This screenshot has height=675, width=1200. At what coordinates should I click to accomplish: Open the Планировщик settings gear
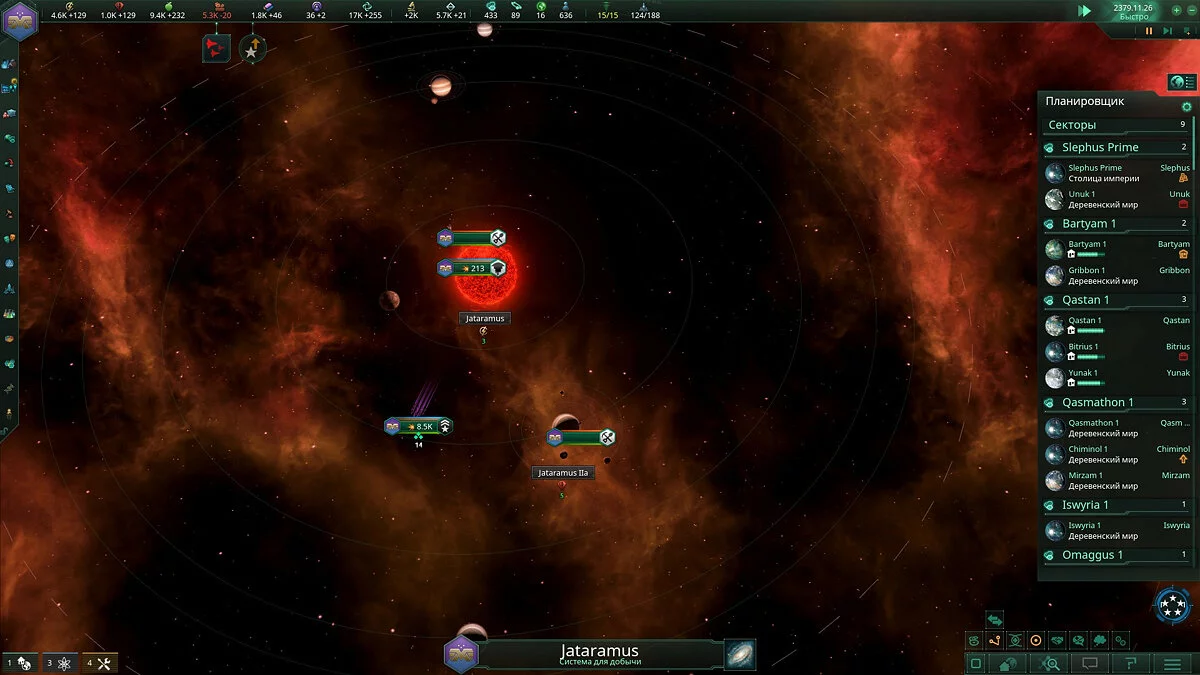pyautogui.click(x=1187, y=106)
